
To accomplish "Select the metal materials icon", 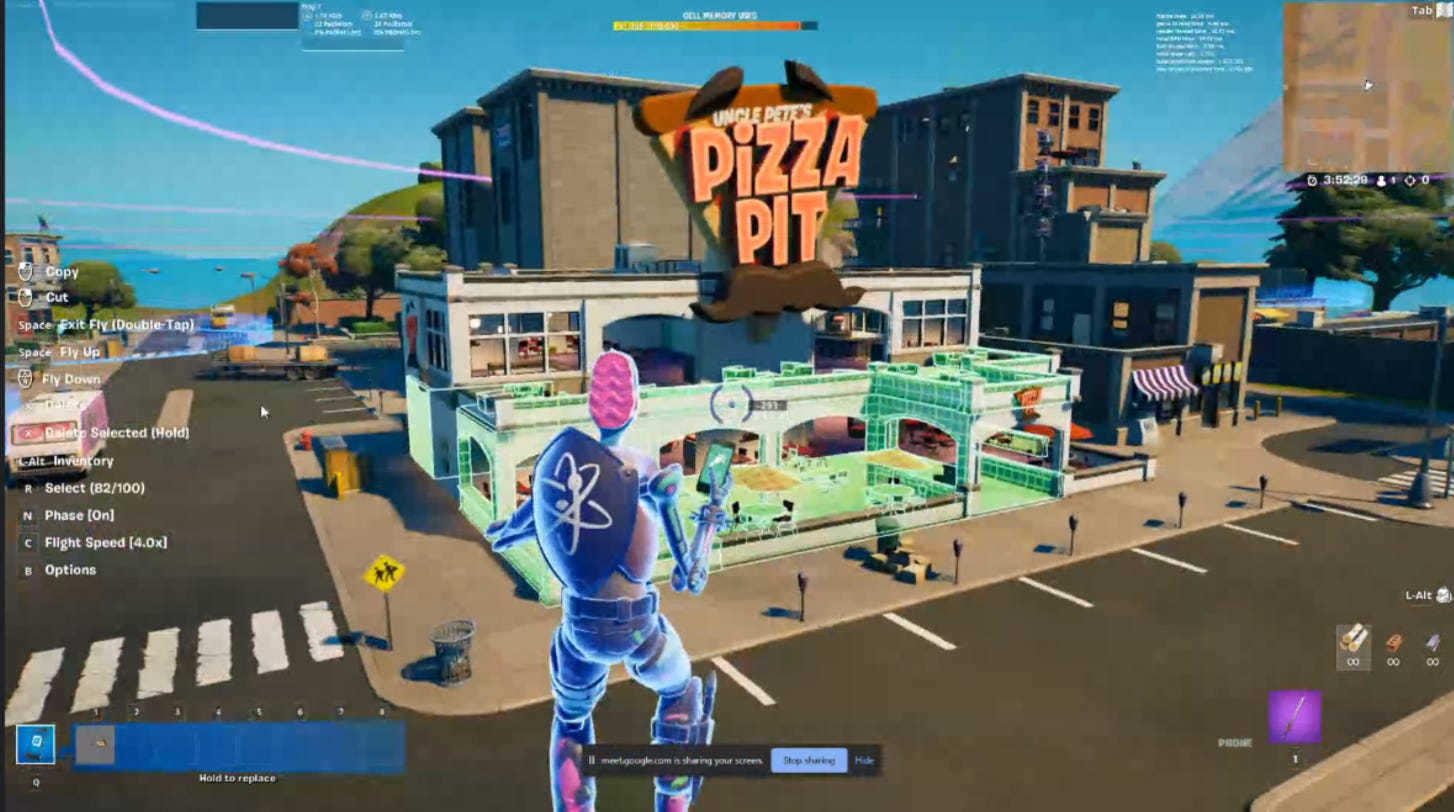I will coord(1432,642).
